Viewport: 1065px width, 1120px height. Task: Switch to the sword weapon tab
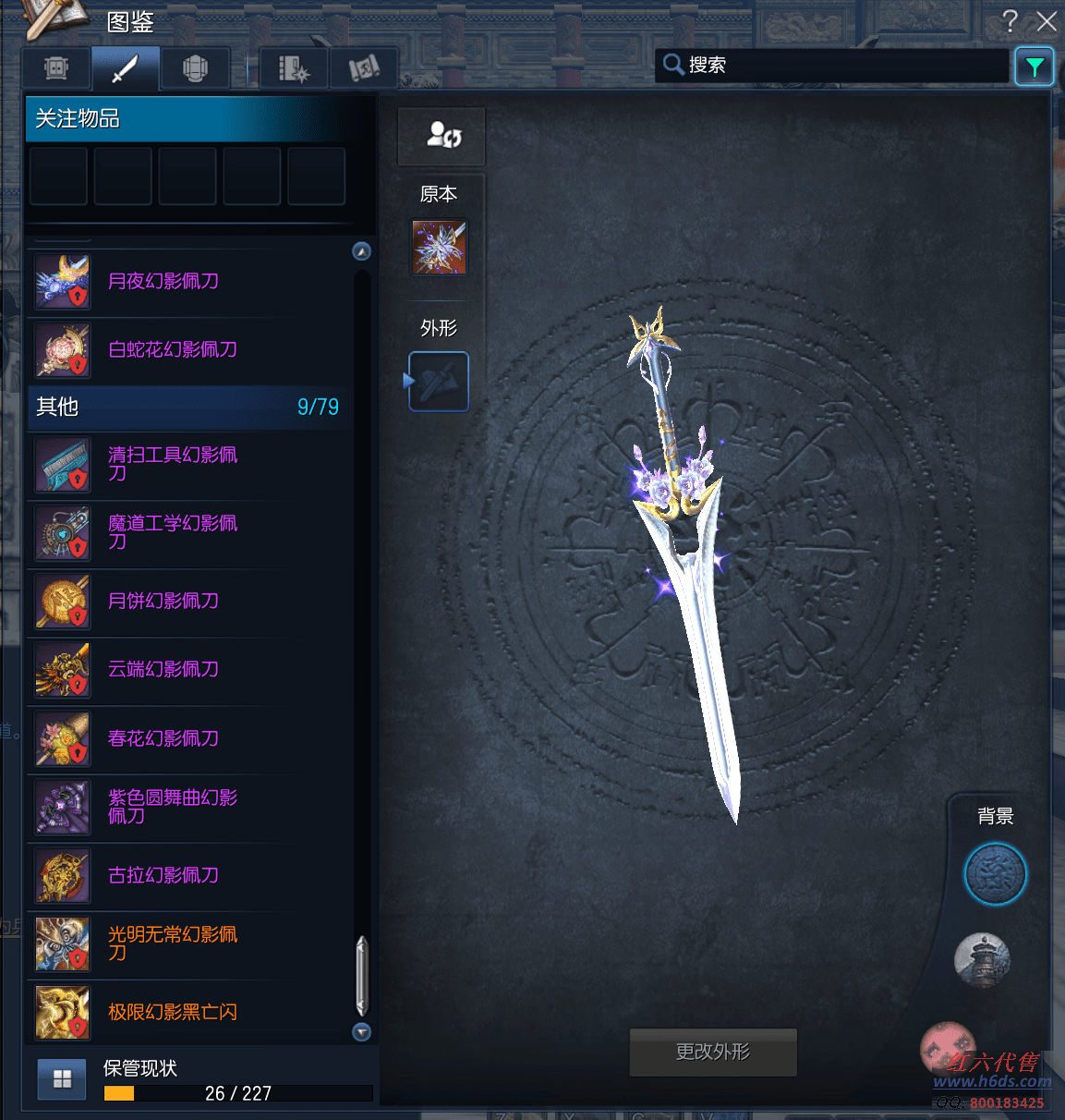[x=125, y=68]
